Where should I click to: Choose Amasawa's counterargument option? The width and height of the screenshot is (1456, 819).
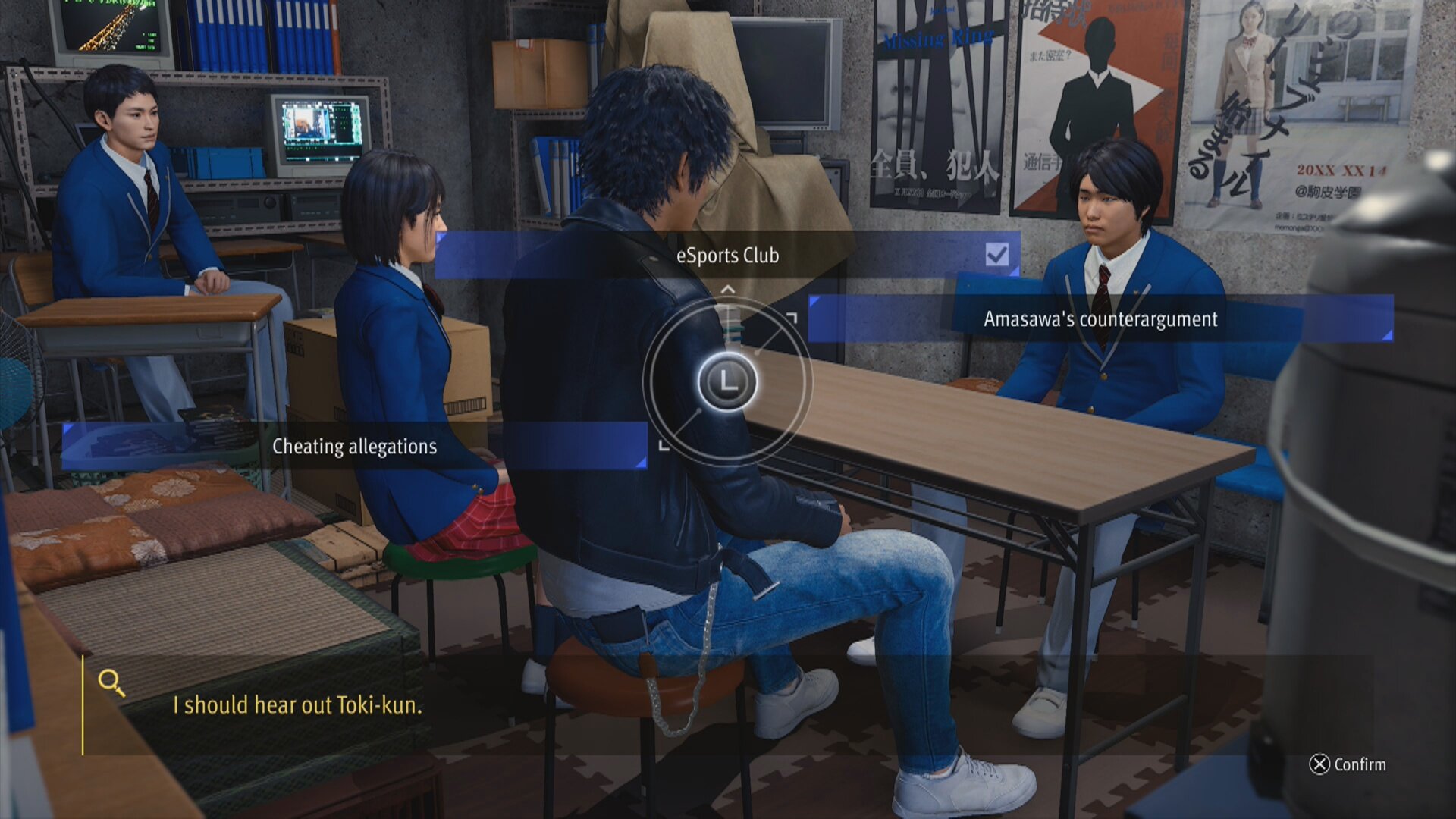point(1100,319)
